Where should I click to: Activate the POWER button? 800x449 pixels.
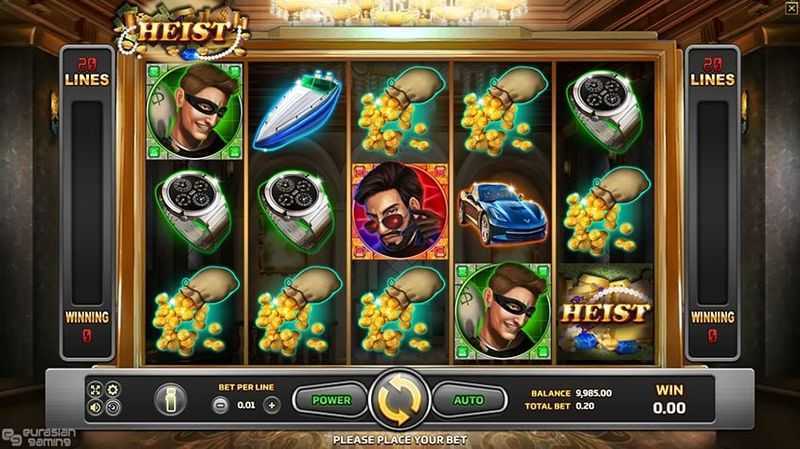click(329, 400)
